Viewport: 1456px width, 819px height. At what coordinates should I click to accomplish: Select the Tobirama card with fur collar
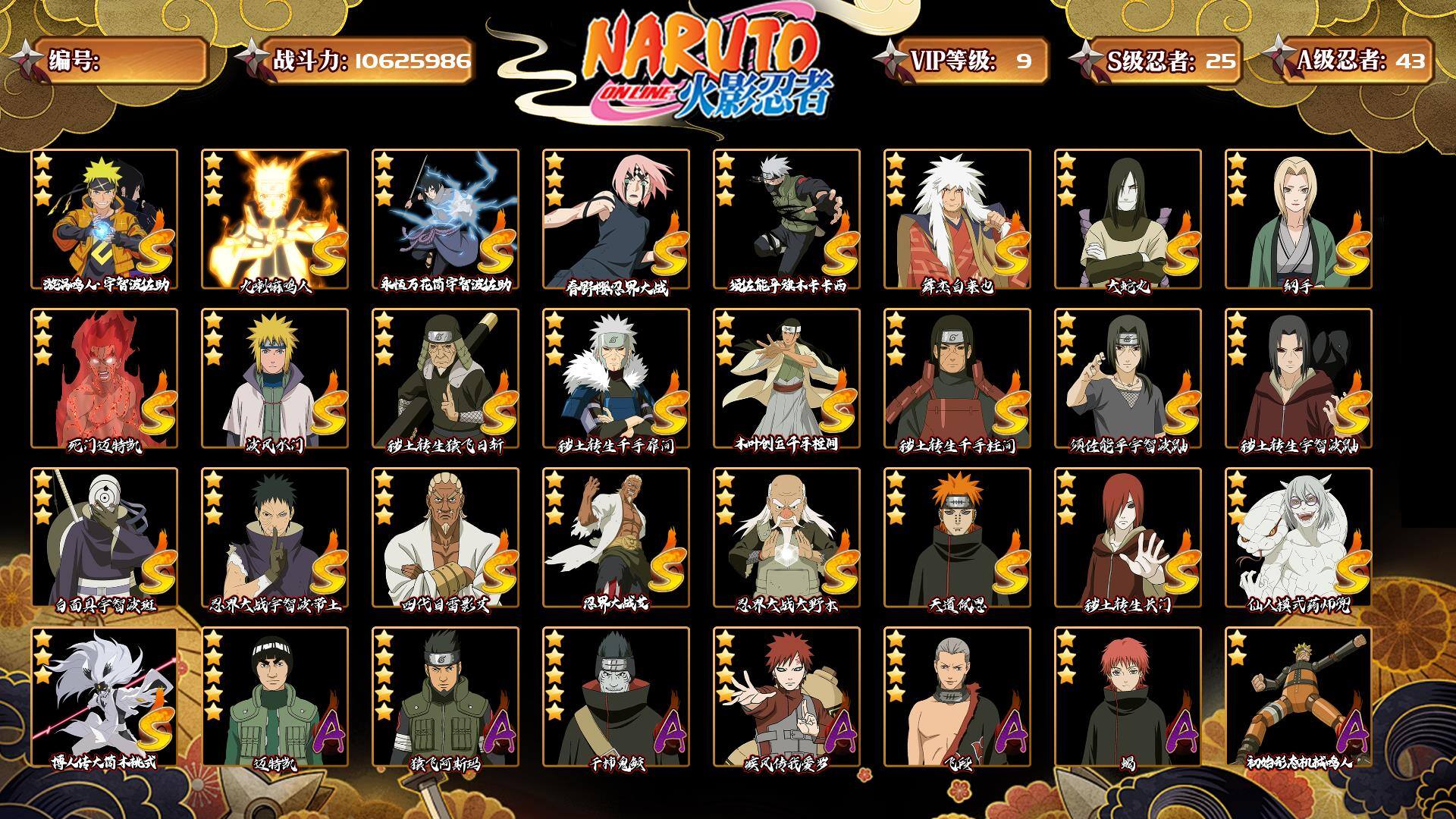616,378
